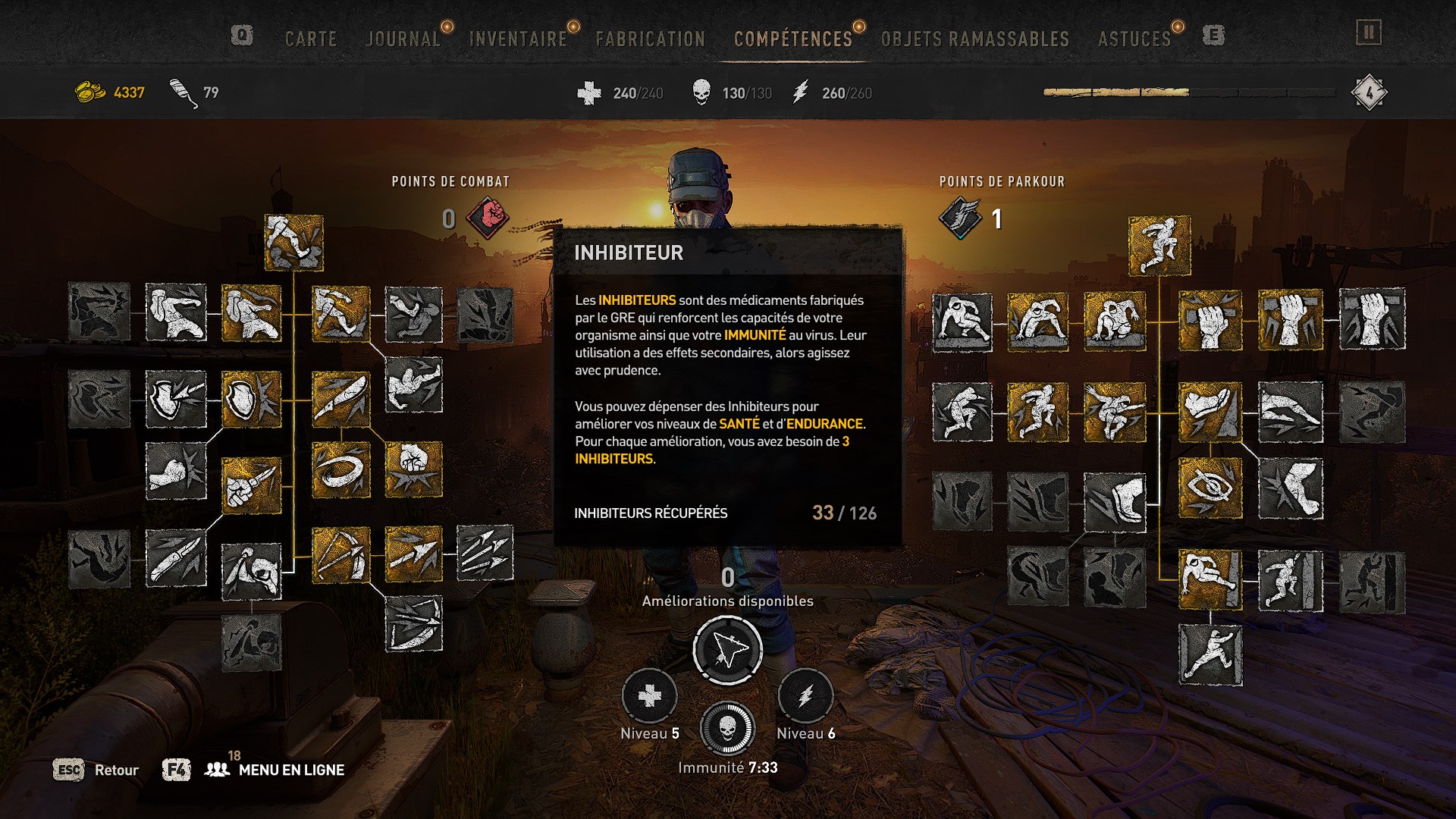Switch to the CARTE tab
Image resolution: width=1456 pixels, height=819 pixels.
[x=310, y=38]
